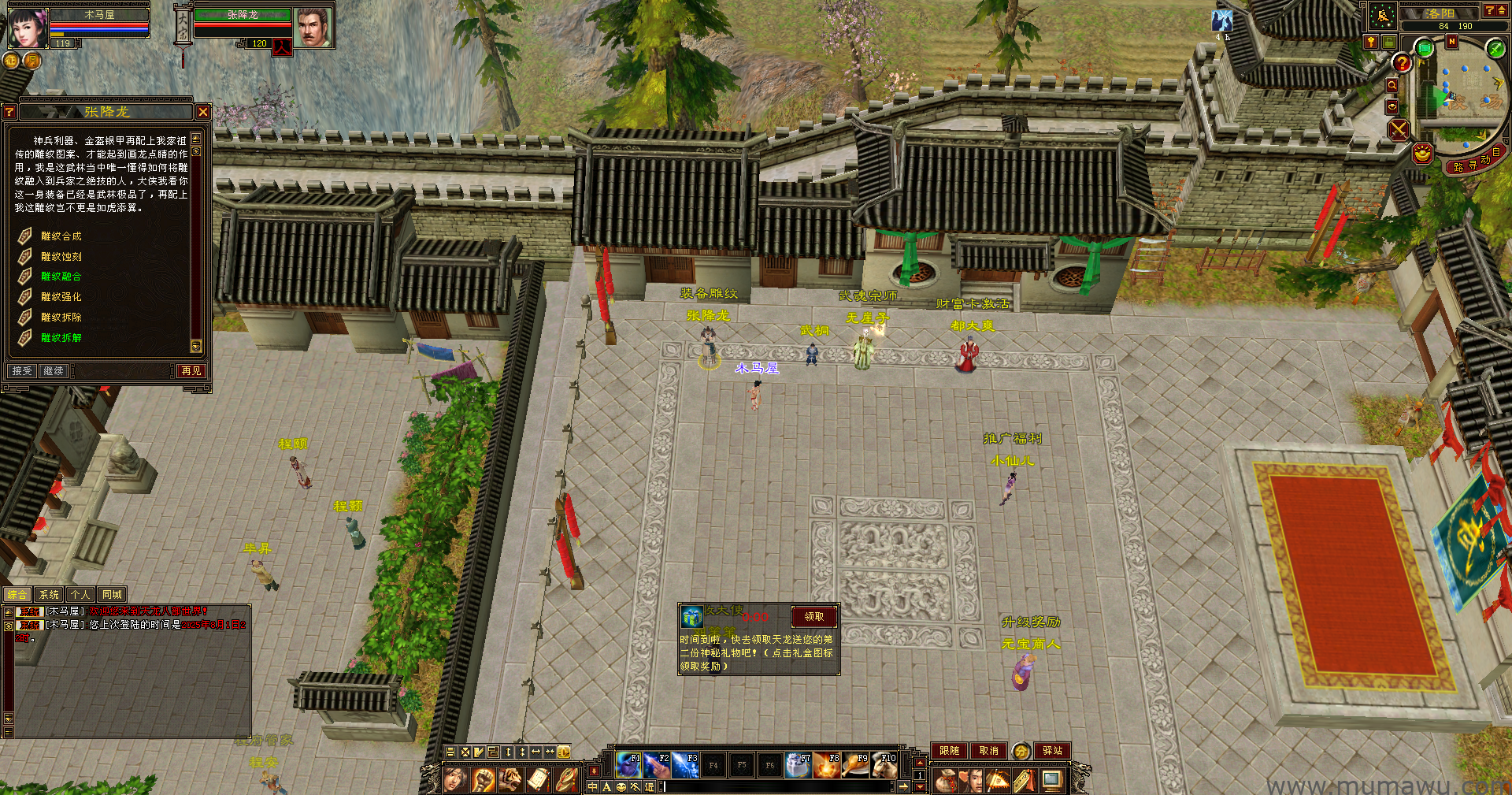Screen dimensions: 1512x795
Task: Open the cloth bag inventory icon
Action: (945, 781)
